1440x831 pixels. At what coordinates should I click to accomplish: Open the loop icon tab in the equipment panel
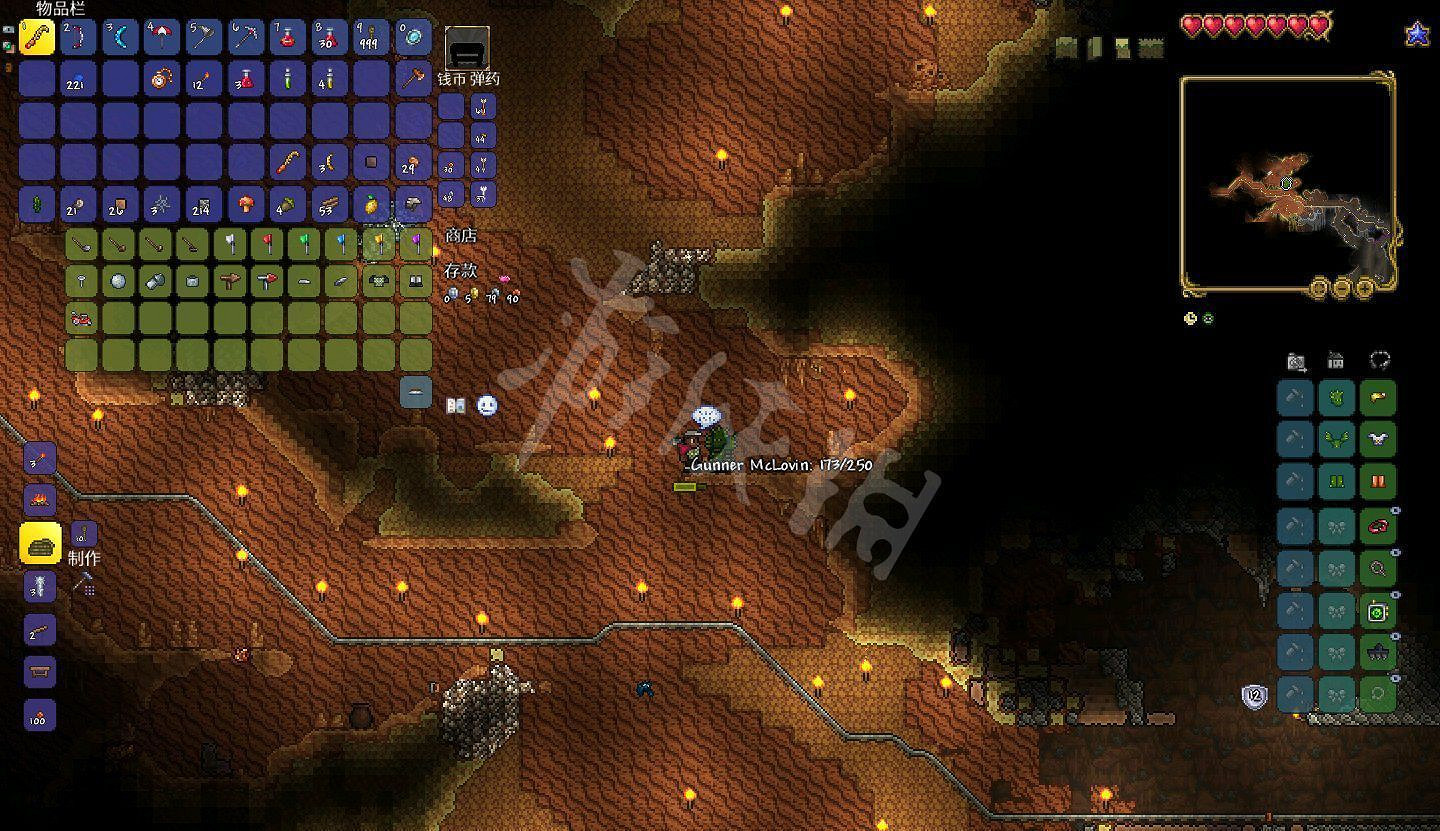point(1378,362)
